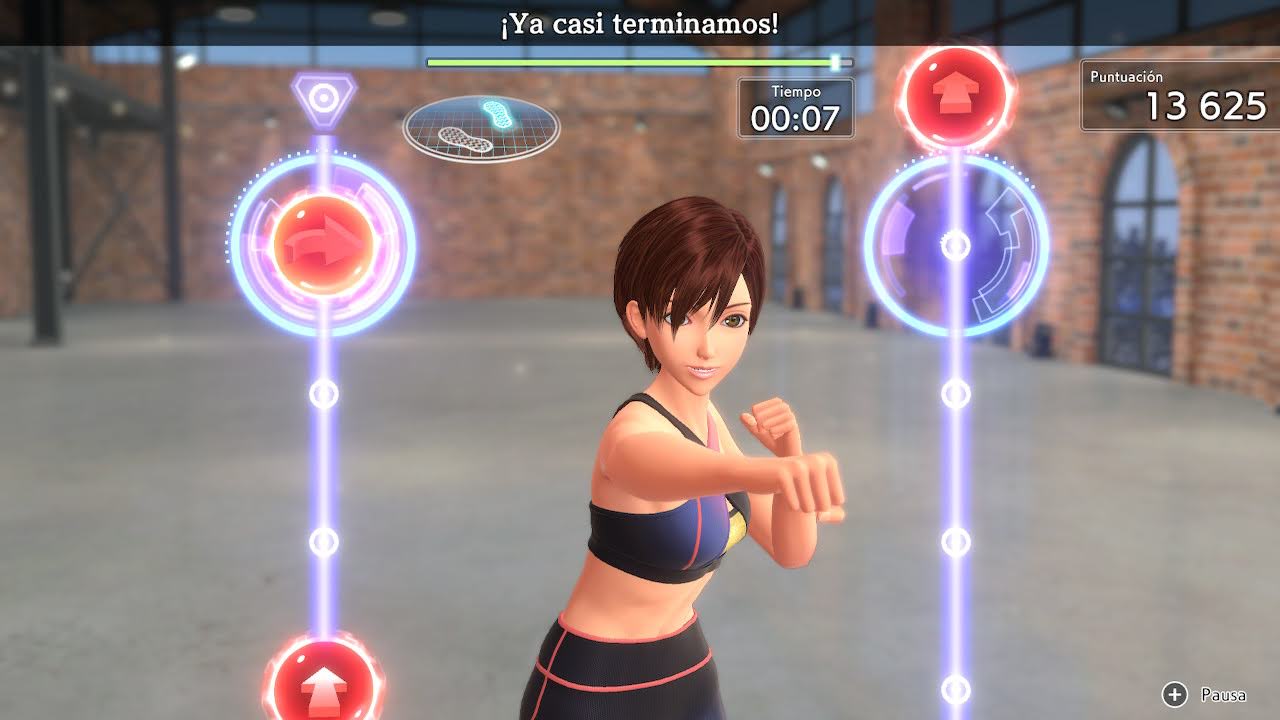
Task: Hit the red right-arrow punch note
Action: [323, 245]
